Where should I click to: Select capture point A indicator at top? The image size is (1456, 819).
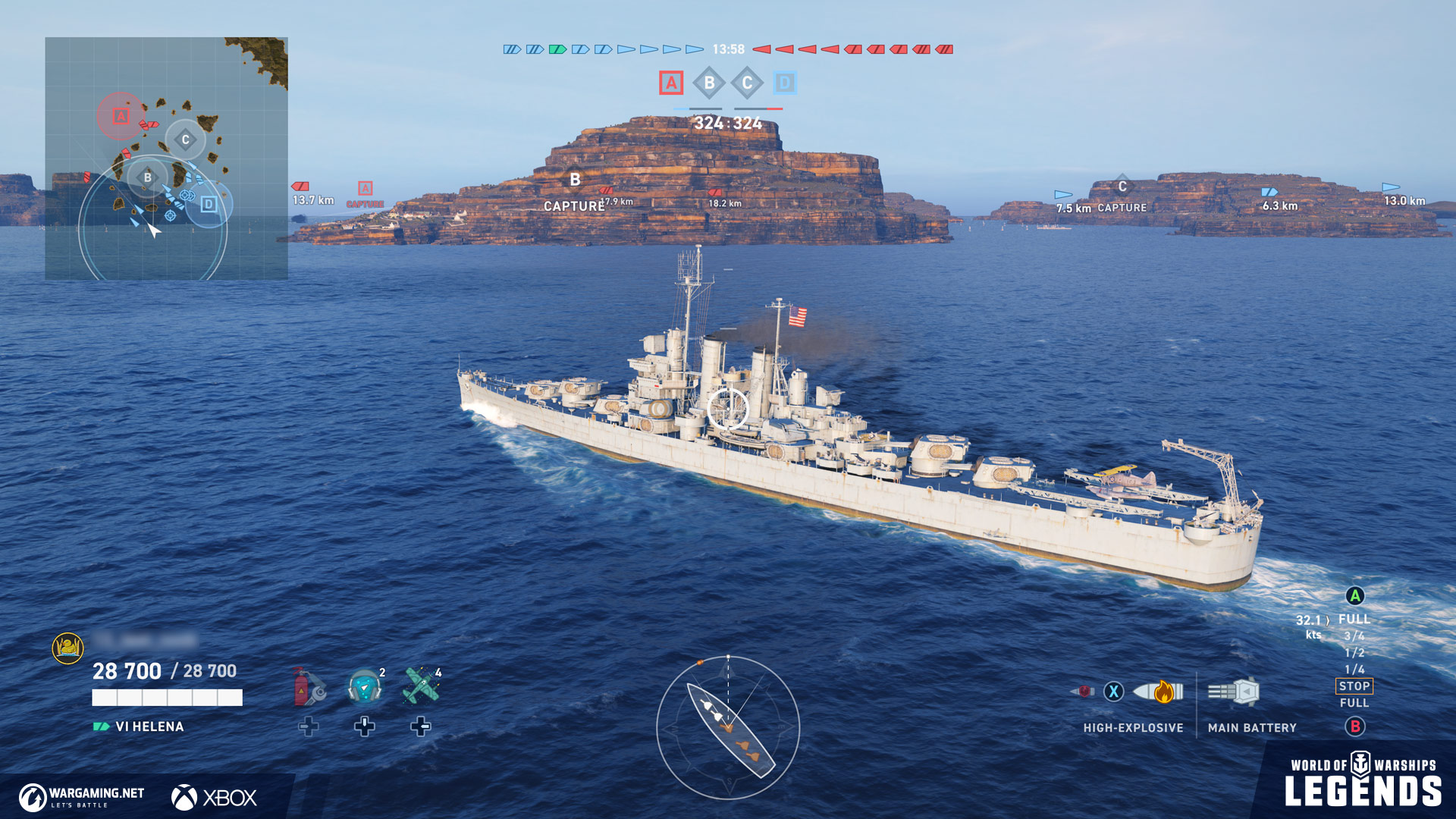[671, 83]
